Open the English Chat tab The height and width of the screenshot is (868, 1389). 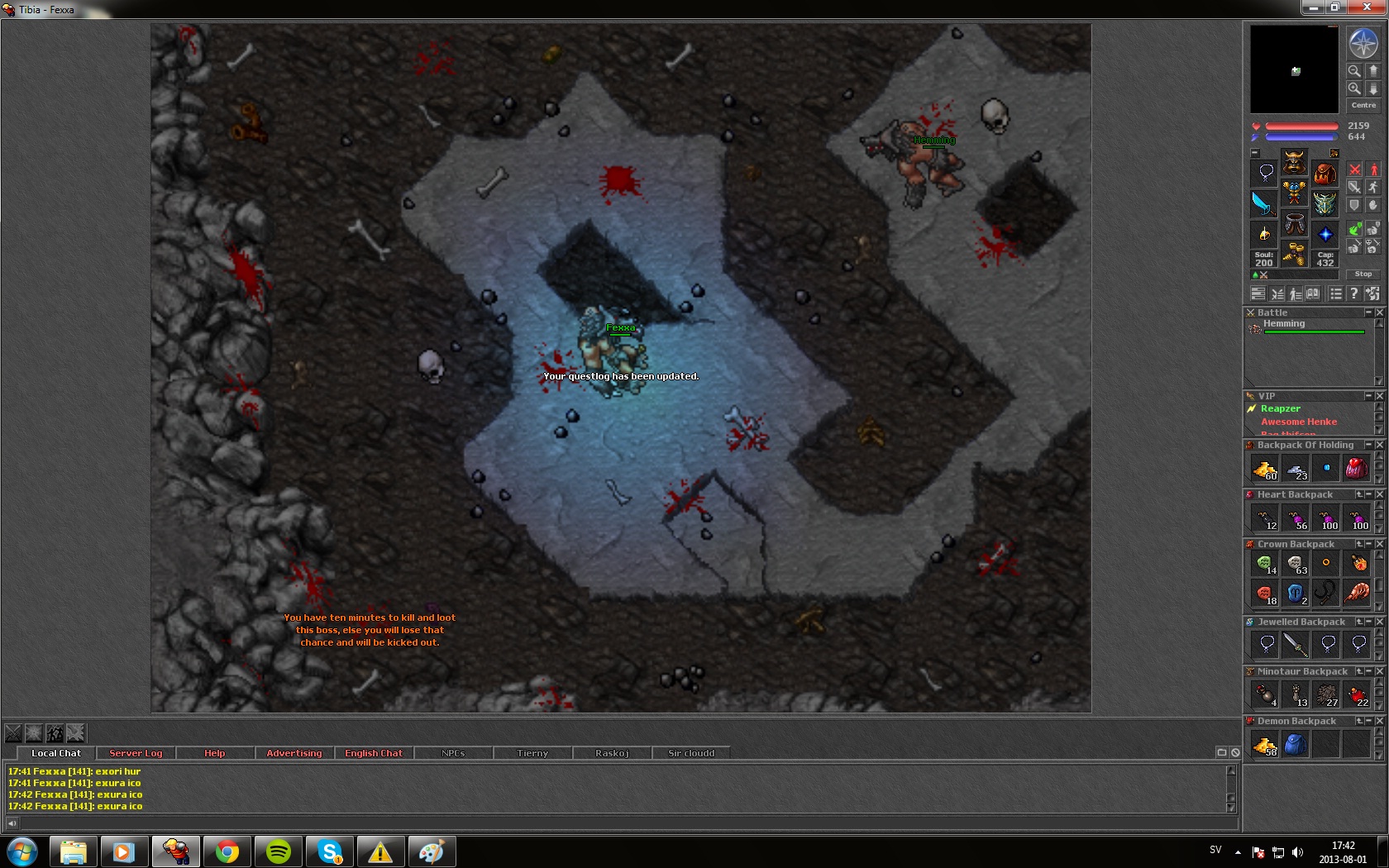coord(374,753)
